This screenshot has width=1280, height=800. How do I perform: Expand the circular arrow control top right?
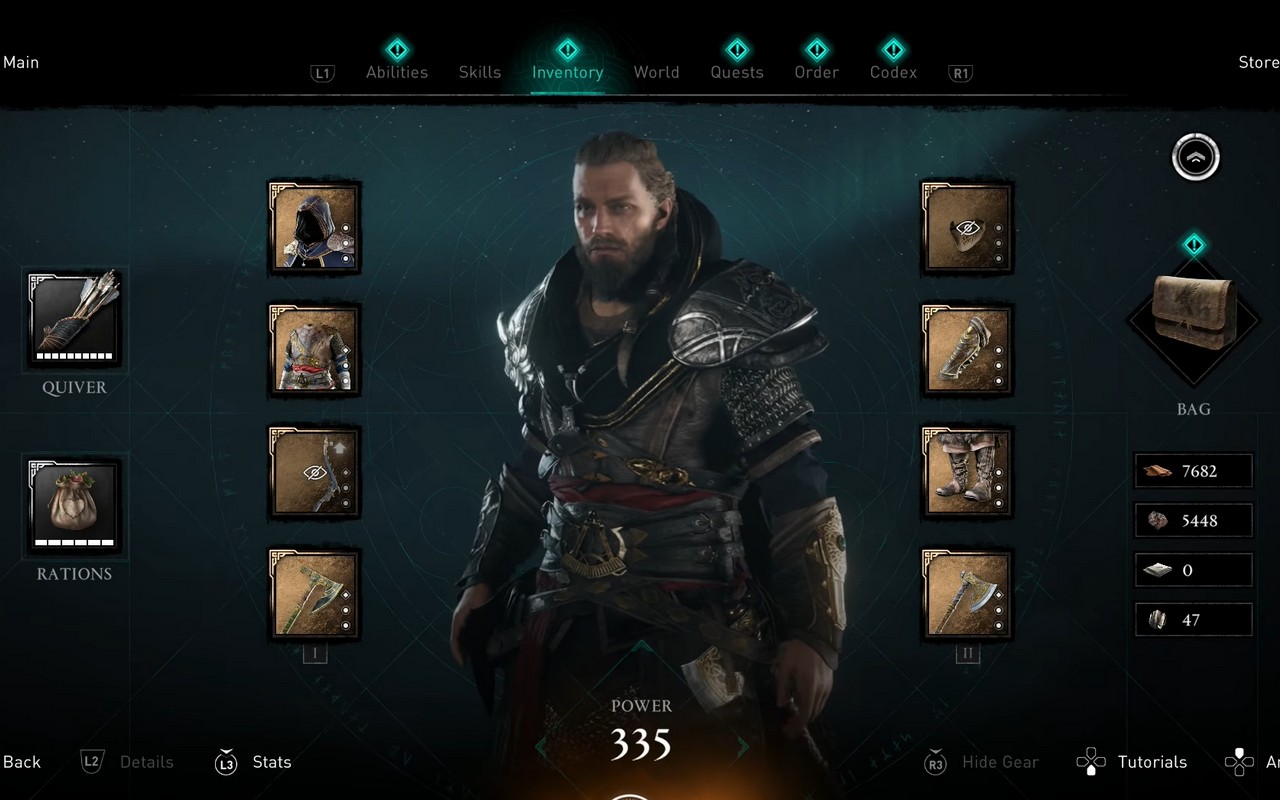coord(1194,157)
